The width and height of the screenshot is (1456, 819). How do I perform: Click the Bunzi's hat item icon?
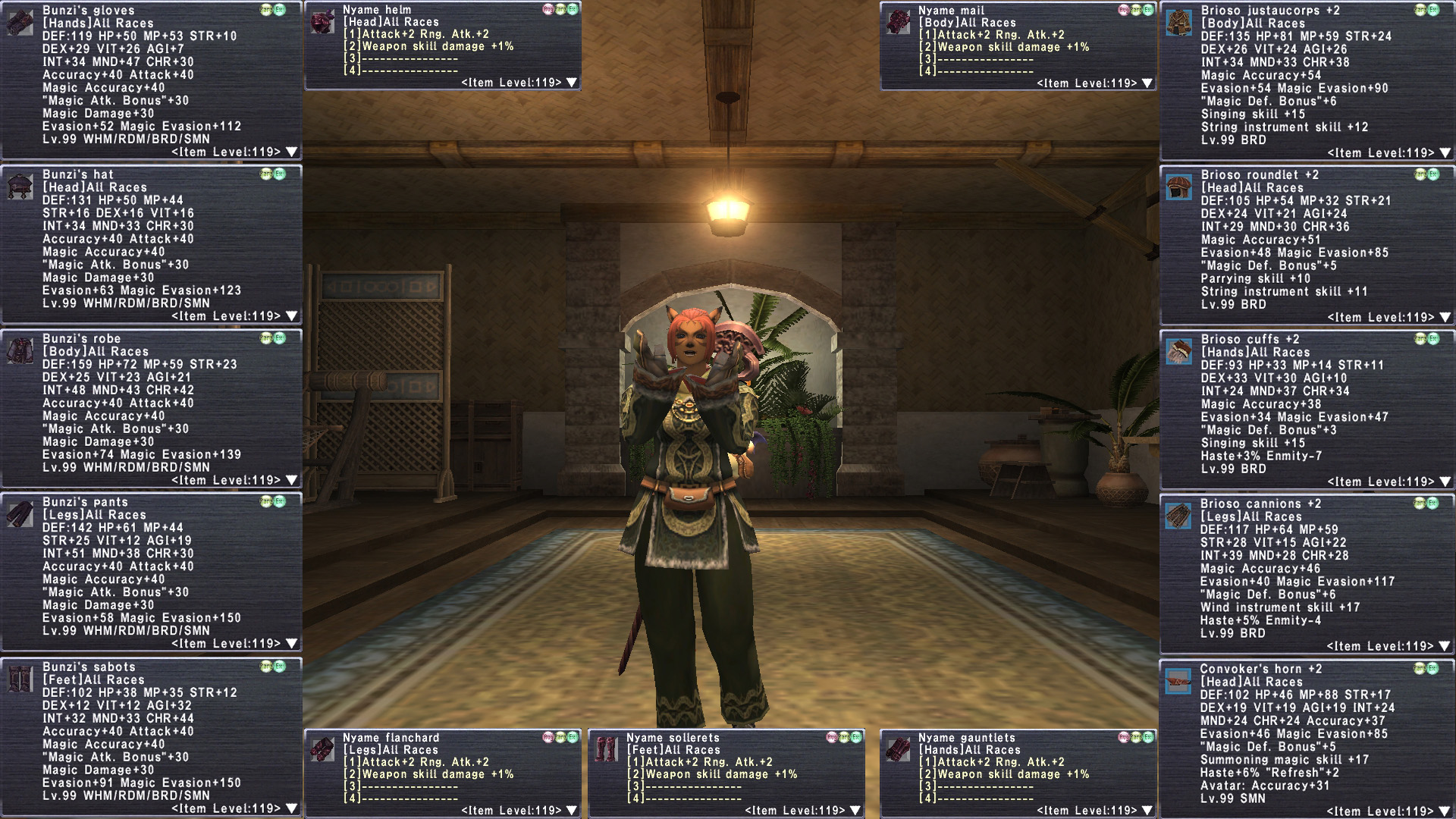tap(20, 187)
